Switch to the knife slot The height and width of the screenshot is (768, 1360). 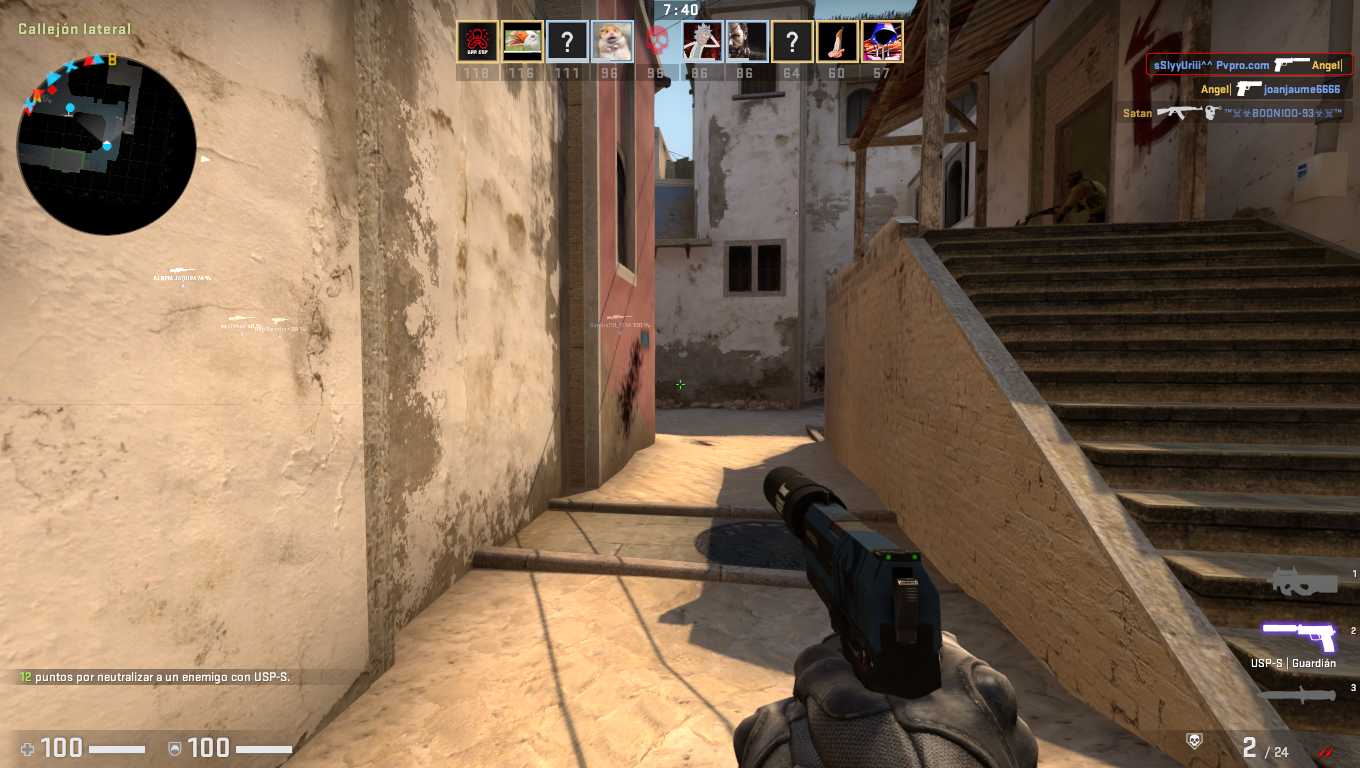coord(1298,694)
